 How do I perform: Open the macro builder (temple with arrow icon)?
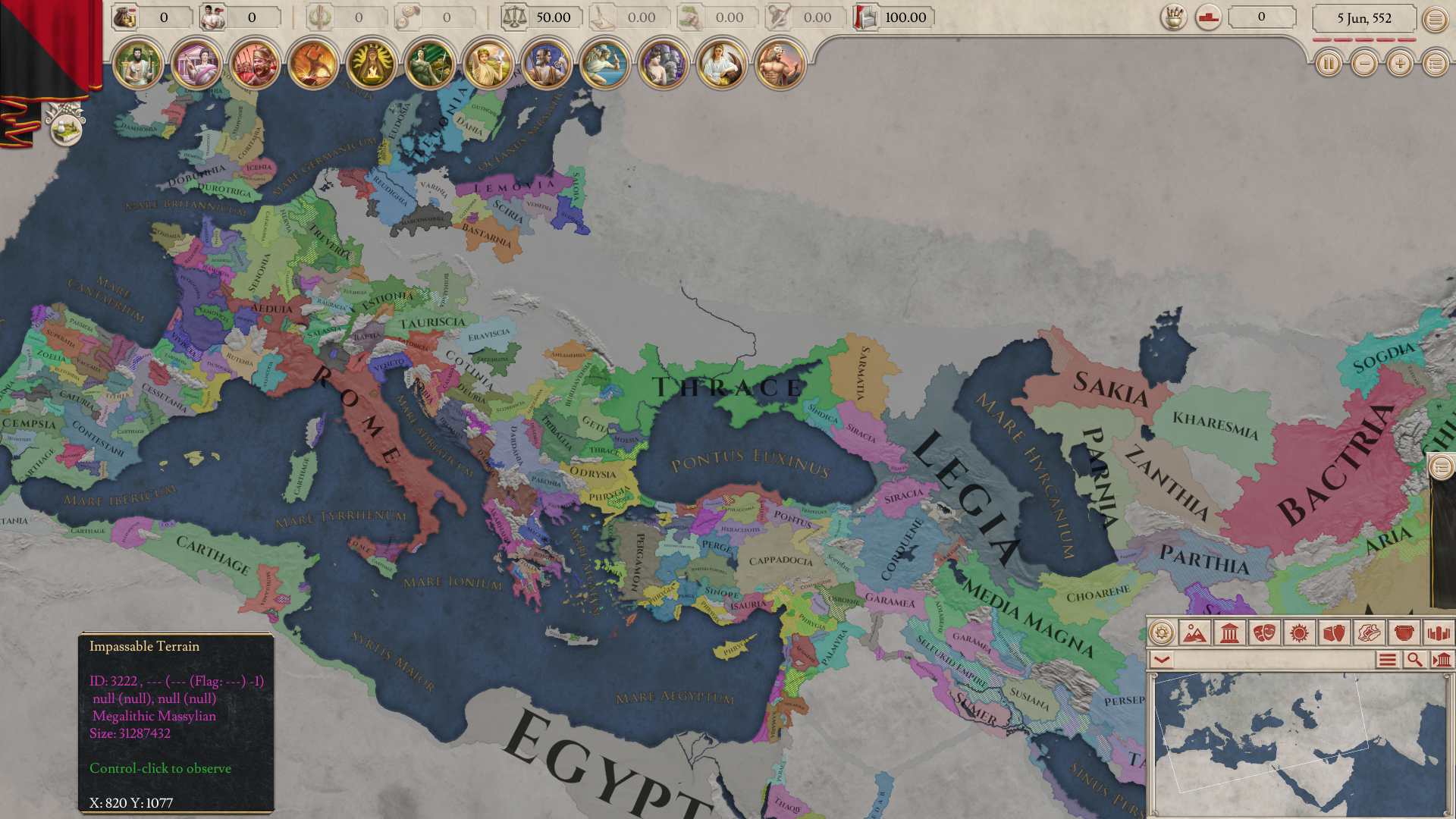coord(1440,659)
